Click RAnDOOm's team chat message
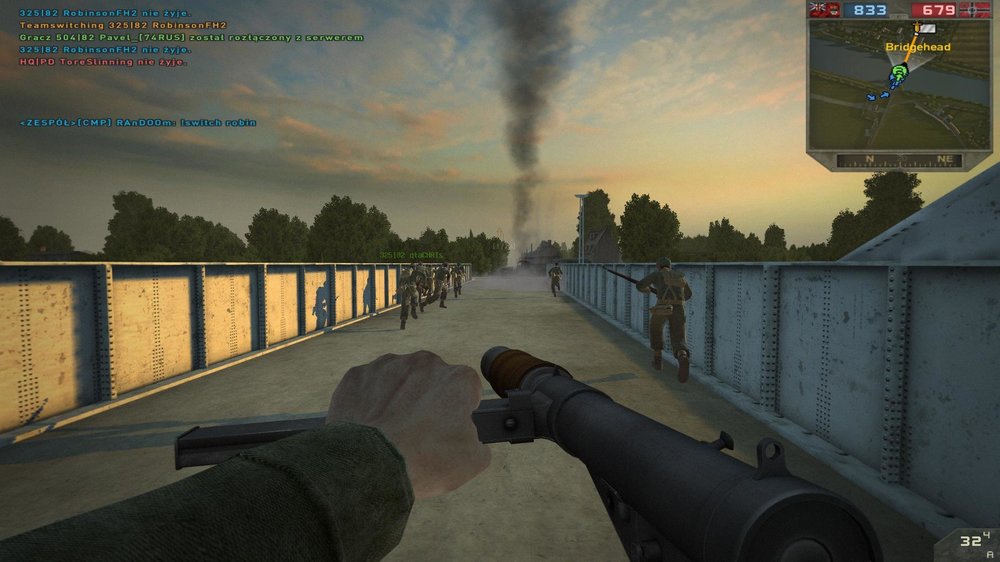 pos(138,123)
